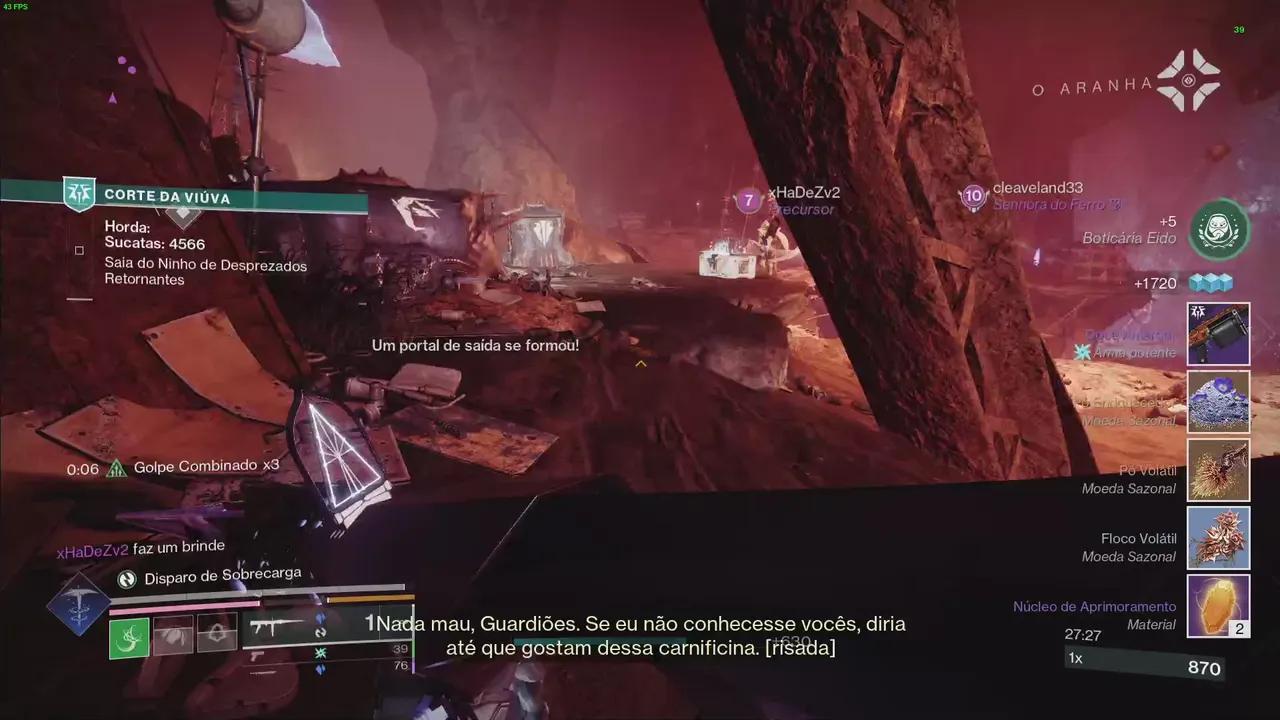The width and height of the screenshot is (1280, 720).
Task: Select the Pó Volátil loot icon
Action: tap(1218, 470)
